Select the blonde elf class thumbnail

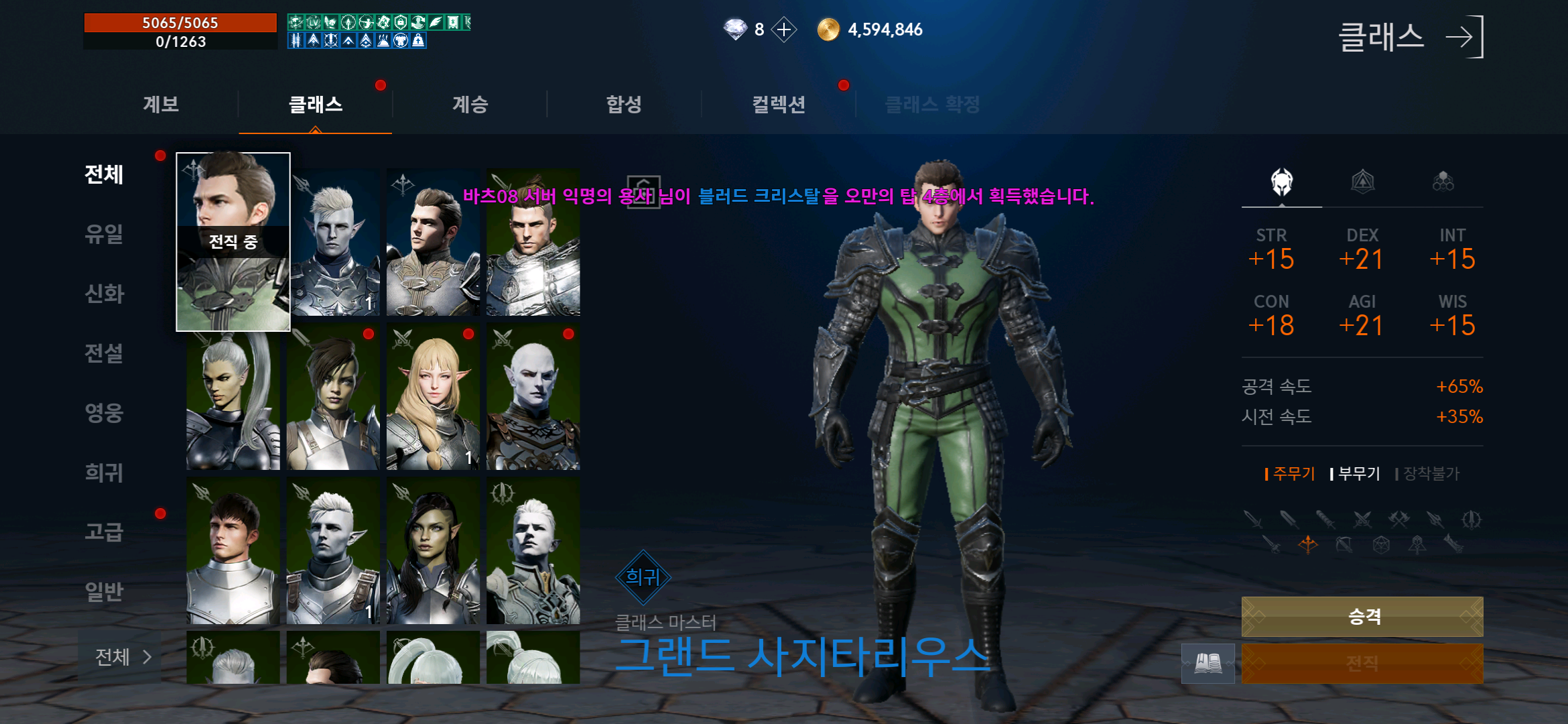coord(432,399)
